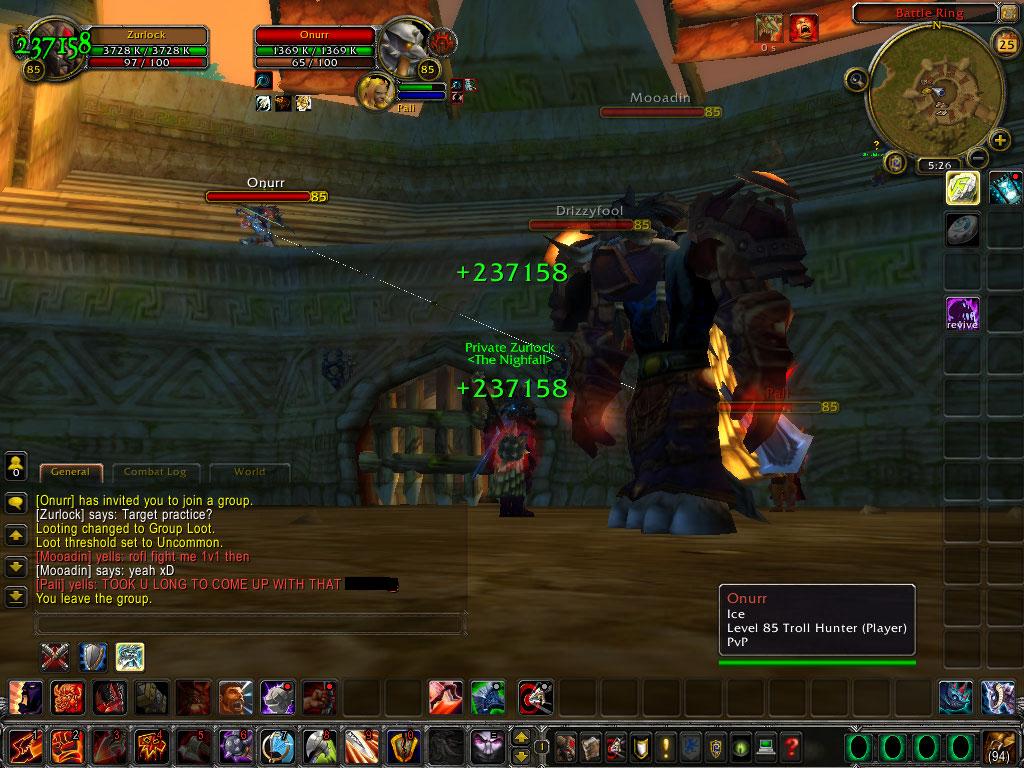Select the crossed swords stance icon
Image resolution: width=1024 pixels, height=768 pixels.
[x=55, y=656]
